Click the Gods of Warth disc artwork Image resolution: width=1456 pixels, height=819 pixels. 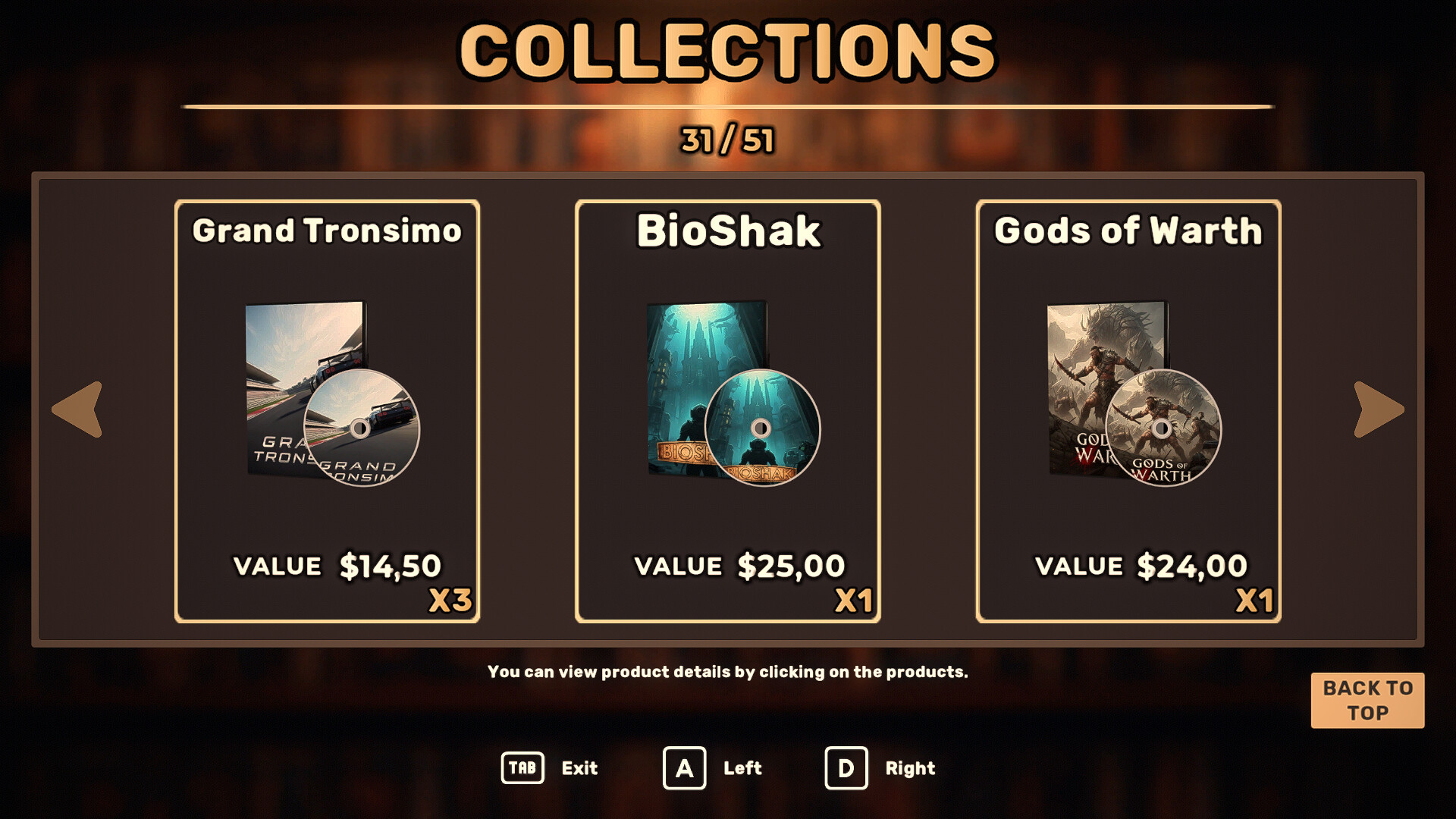click(1164, 430)
